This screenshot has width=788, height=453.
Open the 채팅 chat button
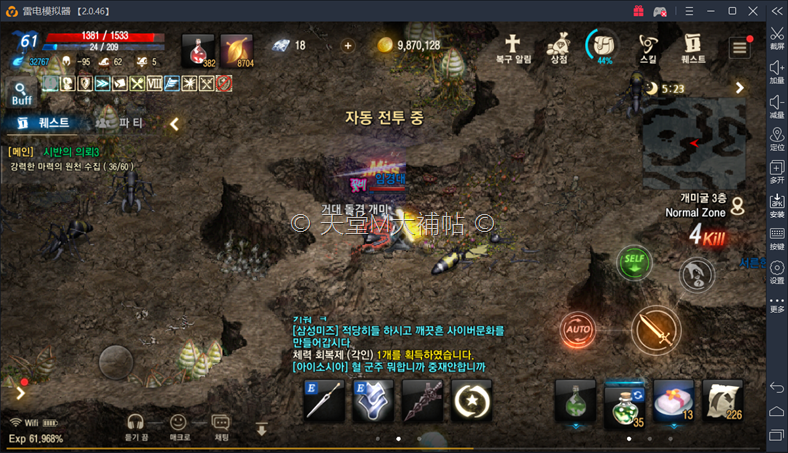point(222,427)
